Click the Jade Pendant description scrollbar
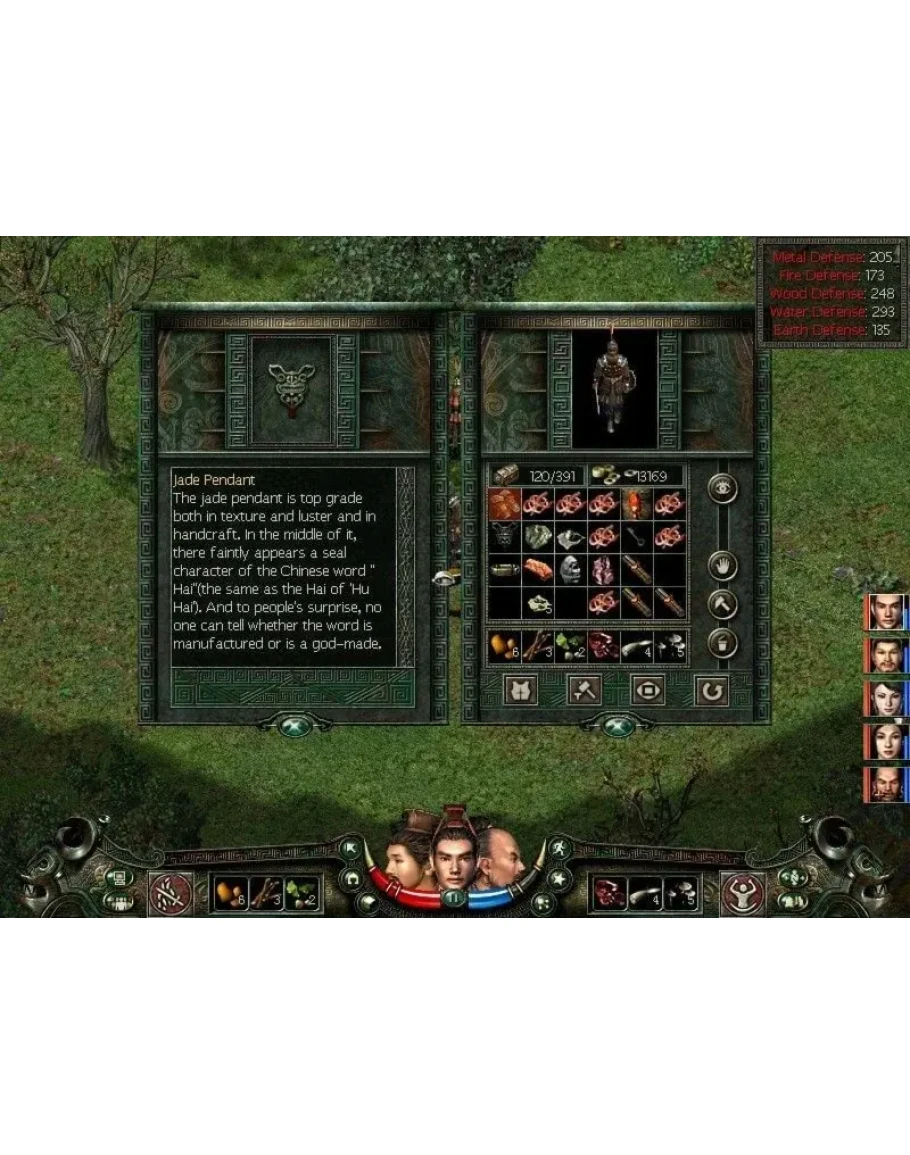This screenshot has height=1155, width=910. point(406,566)
